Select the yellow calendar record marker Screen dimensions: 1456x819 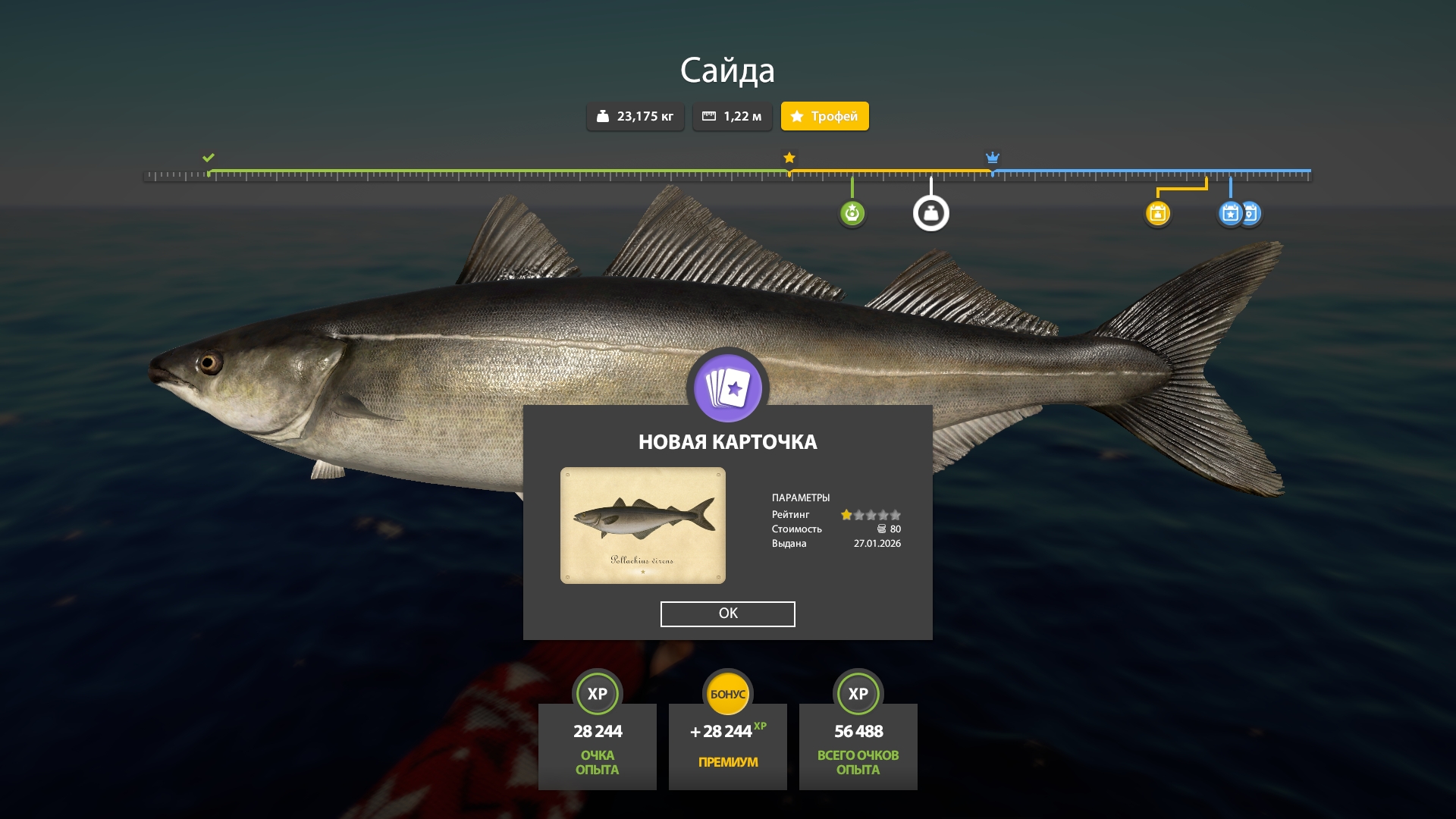[x=1157, y=213]
